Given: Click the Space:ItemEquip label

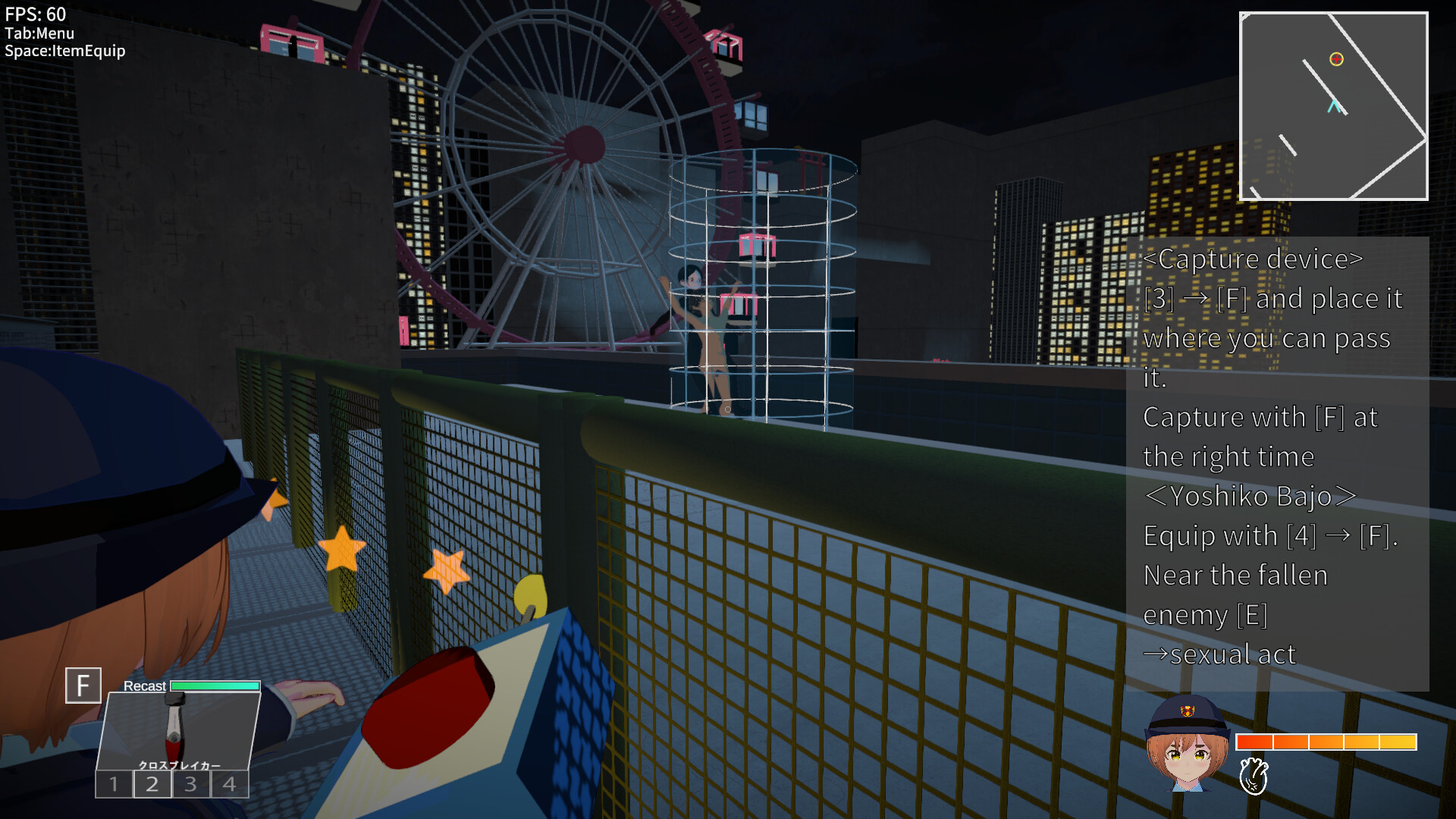Looking at the screenshot, I should tap(64, 52).
